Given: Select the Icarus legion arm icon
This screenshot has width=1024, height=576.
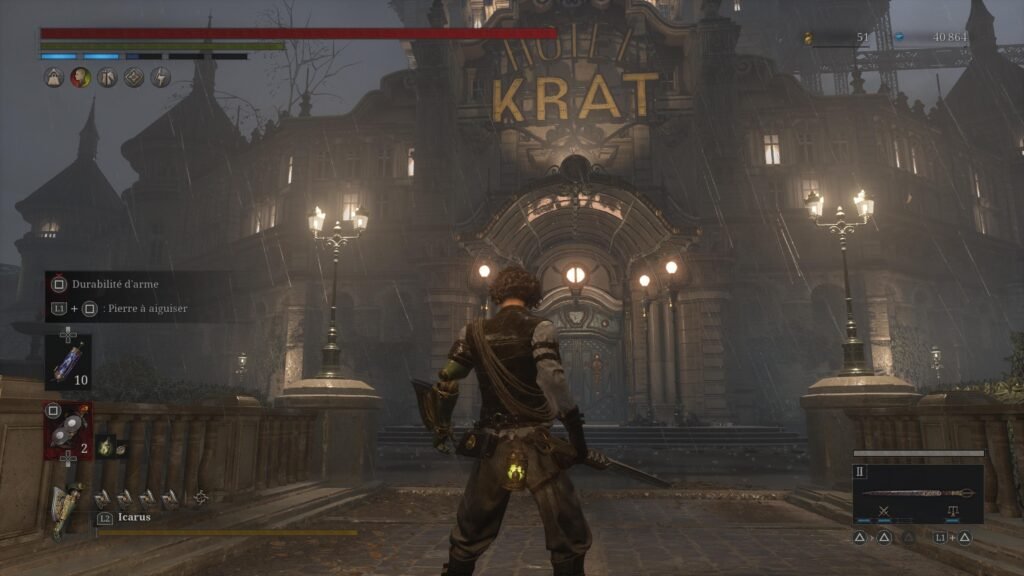Looking at the screenshot, I should [x=67, y=508].
